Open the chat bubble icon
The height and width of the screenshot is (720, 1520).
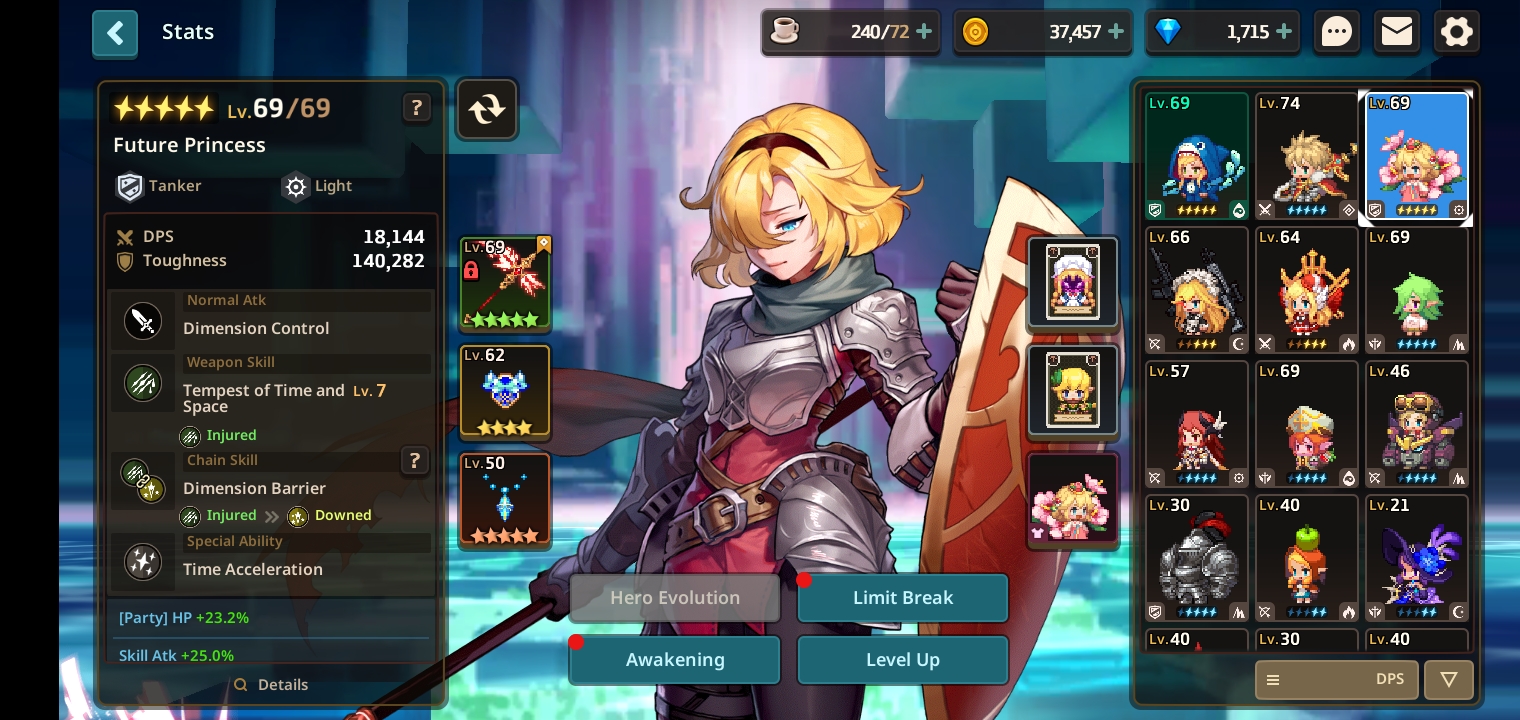(x=1336, y=31)
